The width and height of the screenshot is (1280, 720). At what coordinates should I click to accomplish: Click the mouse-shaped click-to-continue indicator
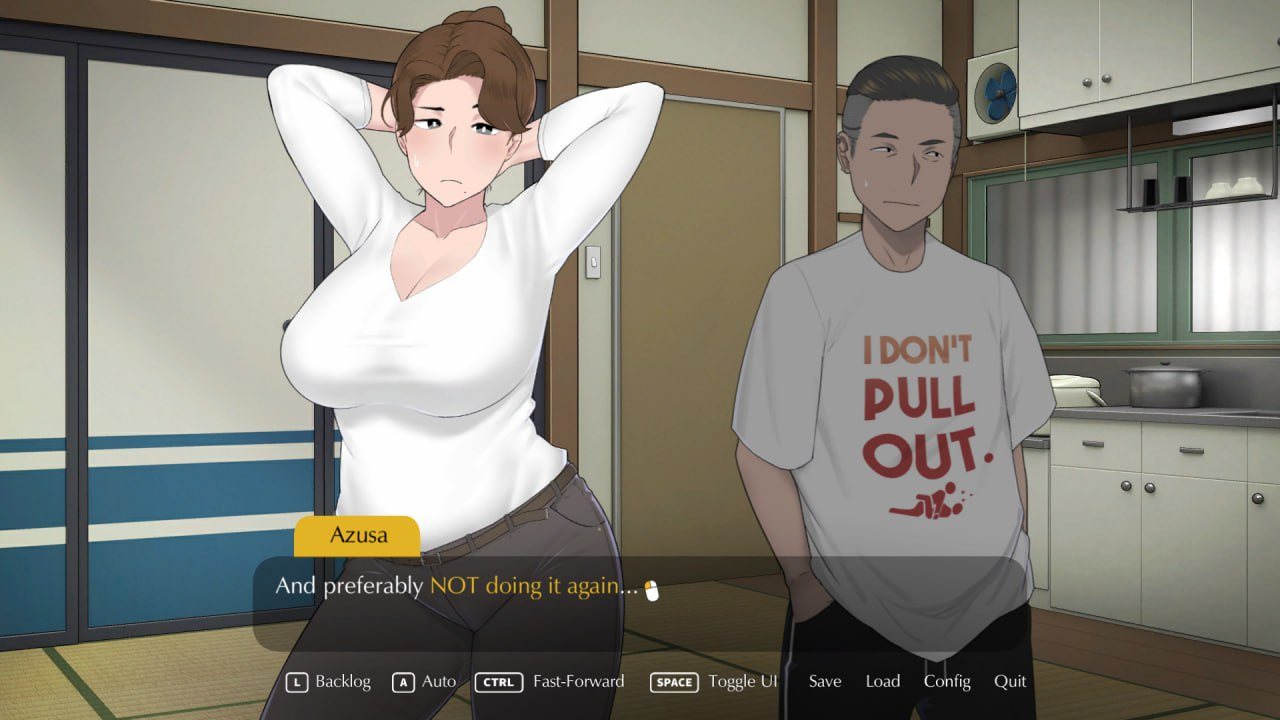coord(650,589)
